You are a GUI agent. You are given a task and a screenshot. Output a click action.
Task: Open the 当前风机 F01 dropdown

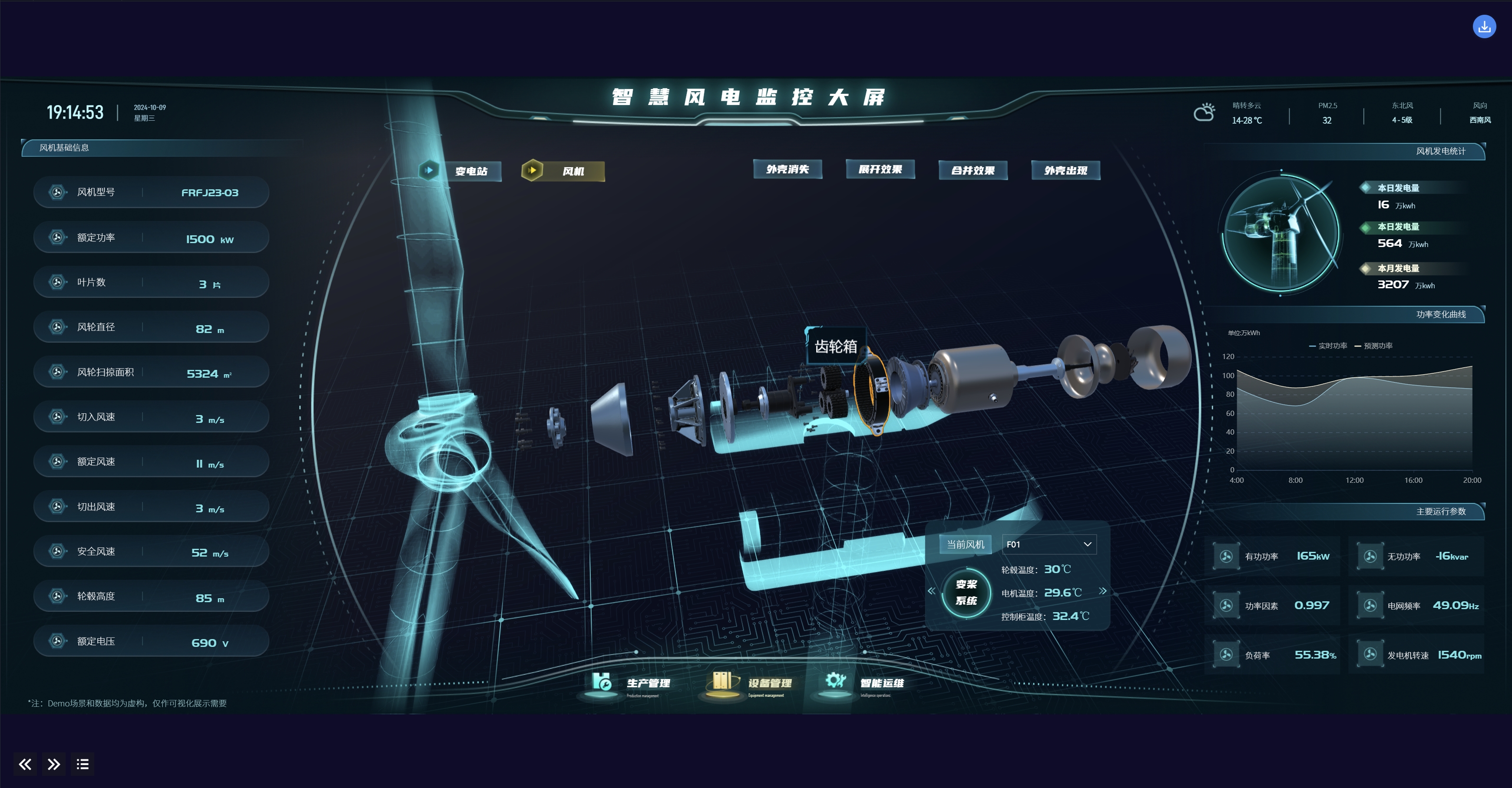coord(1048,544)
